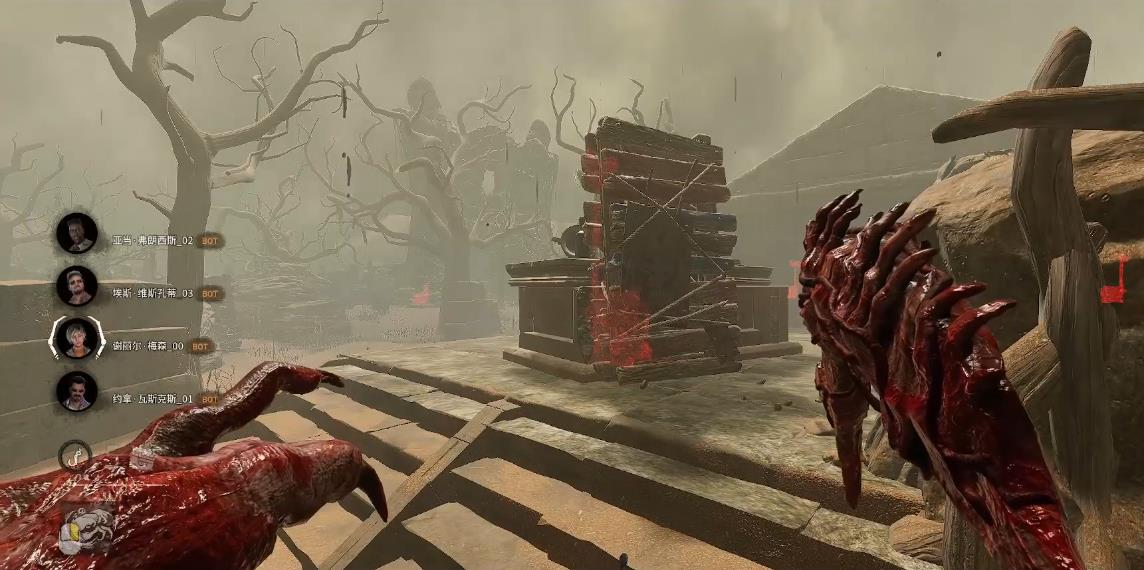This screenshot has height=570, width=1144.
Task: Click the 埃斯·维斯孔蒂_03 survivor portrait
Action: pyautogui.click(x=77, y=286)
